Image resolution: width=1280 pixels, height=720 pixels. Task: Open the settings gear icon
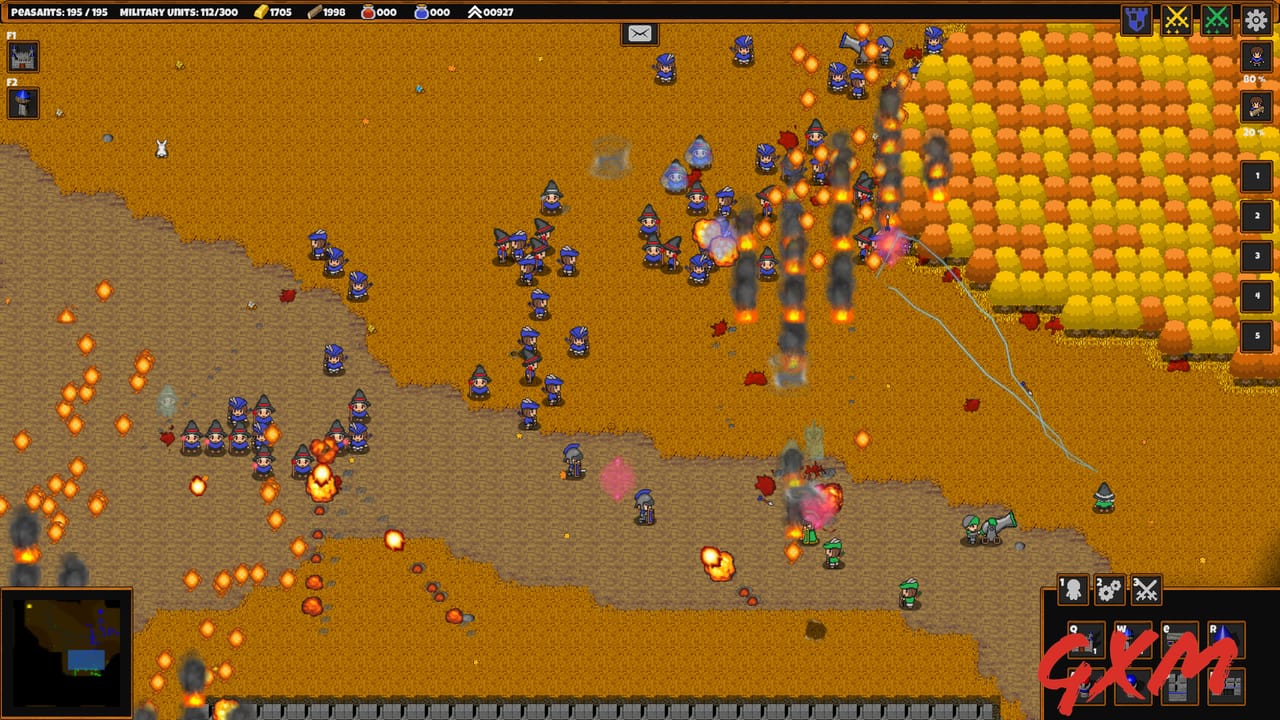[x=1256, y=17]
